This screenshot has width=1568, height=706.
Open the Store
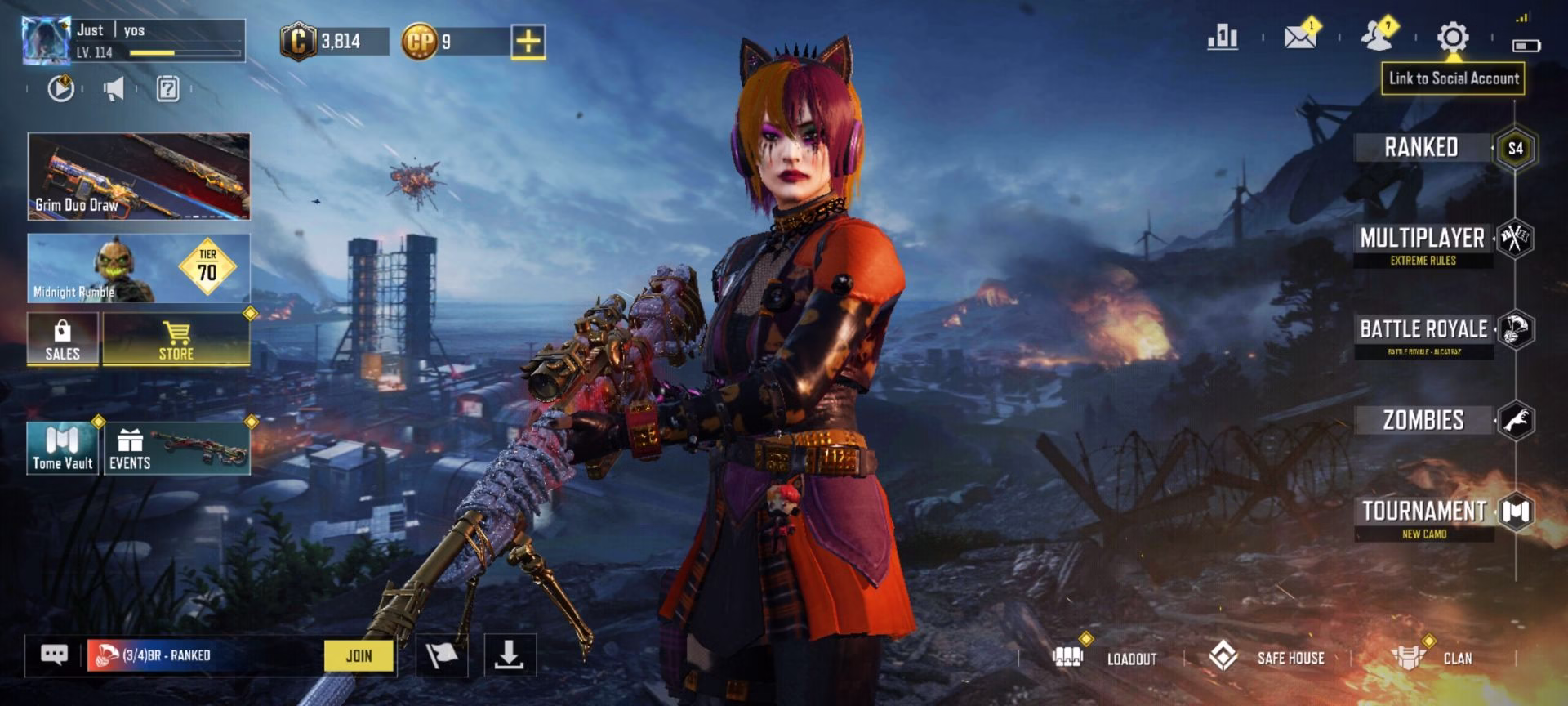click(176, 339)
